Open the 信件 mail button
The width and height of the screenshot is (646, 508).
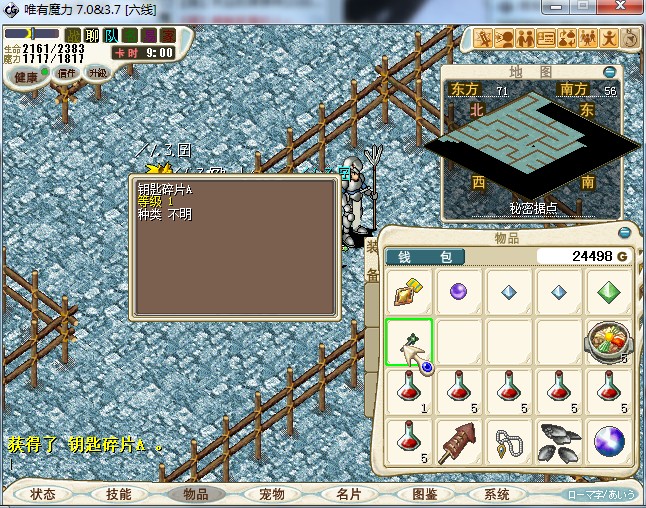(67, 73)
